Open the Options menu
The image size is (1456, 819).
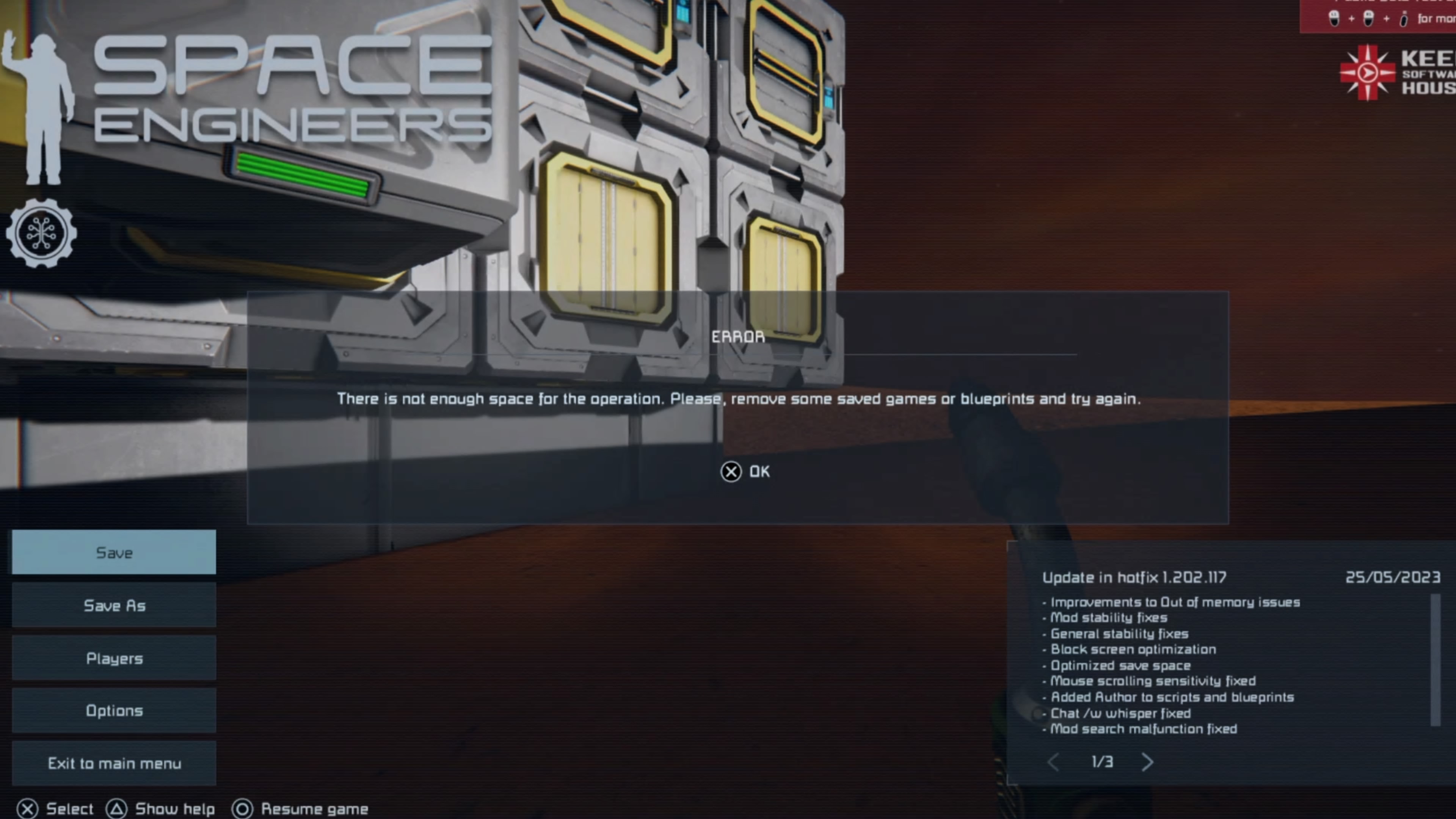pos(114,711)
